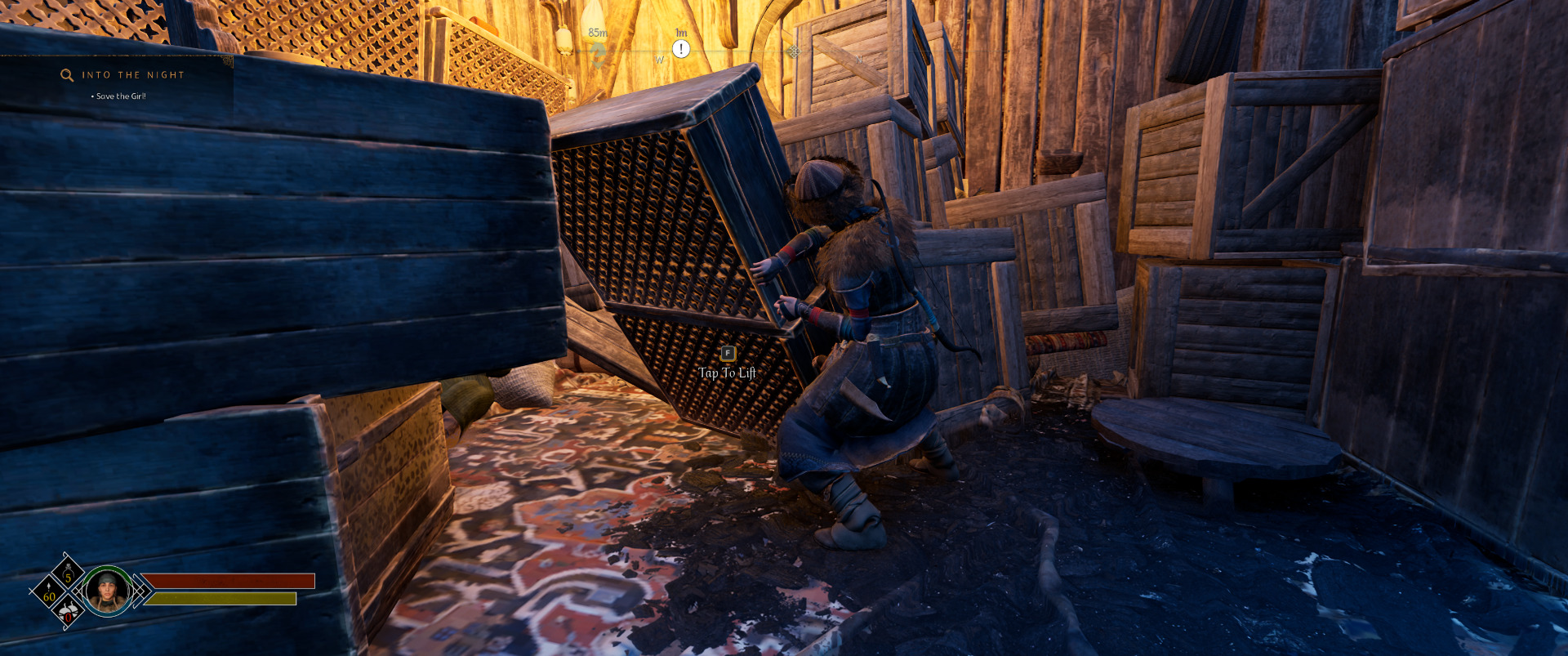The height and width of the screenshot is (656, 1568).
Task: Select the smoke bomb slot showing 0
Action: pos(69,611)
